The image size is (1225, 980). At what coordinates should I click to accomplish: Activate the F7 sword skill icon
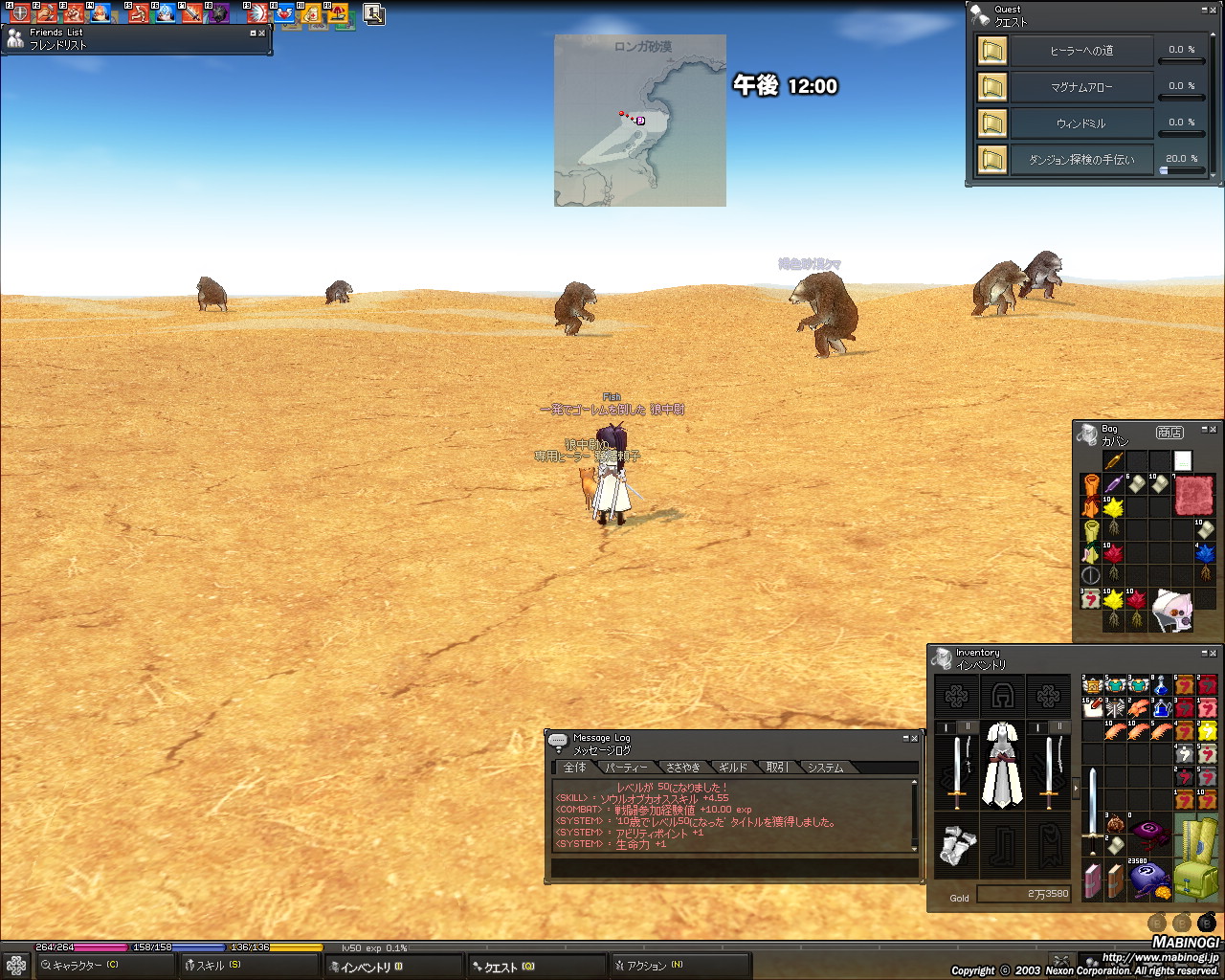click(192, 13)
